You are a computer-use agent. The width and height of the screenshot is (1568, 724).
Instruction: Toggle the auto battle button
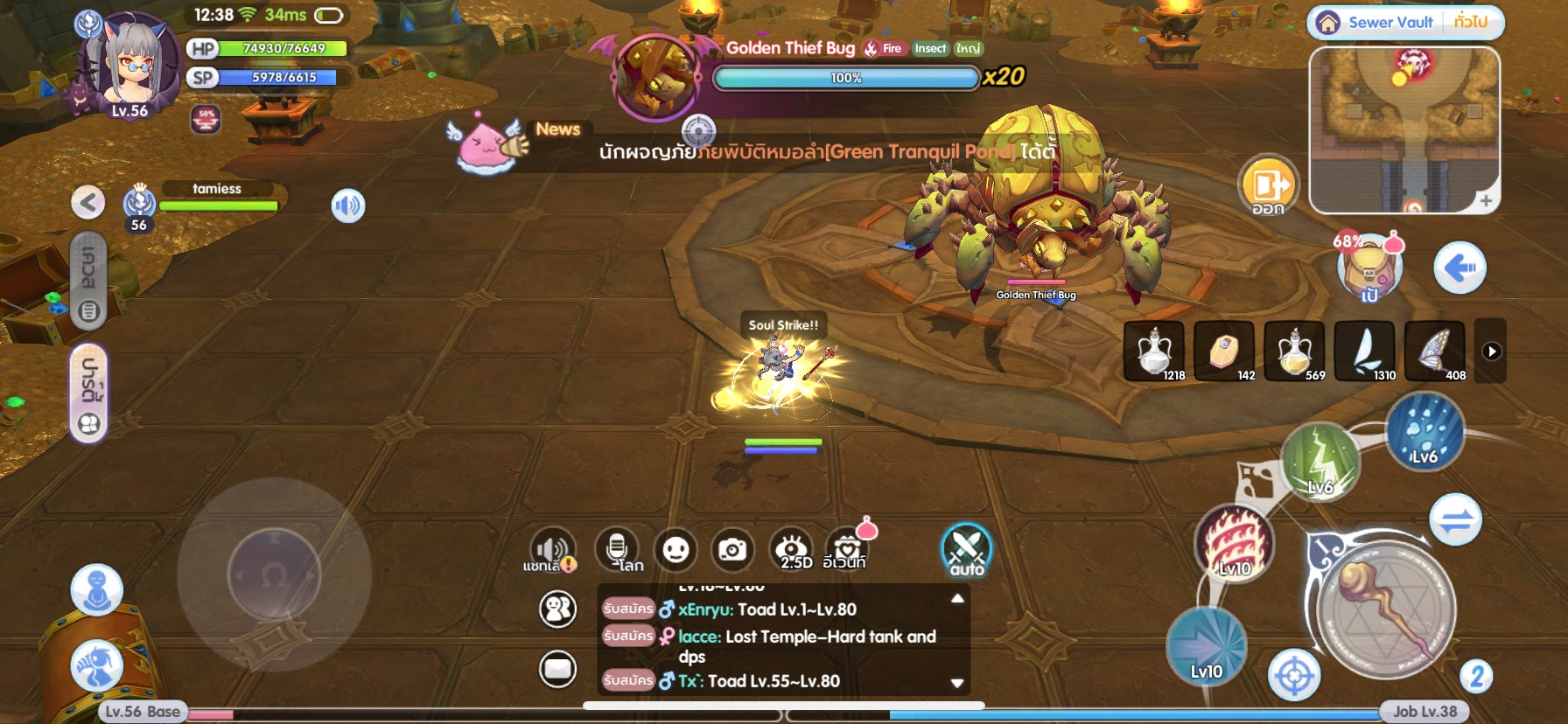[x=966, y=551]
